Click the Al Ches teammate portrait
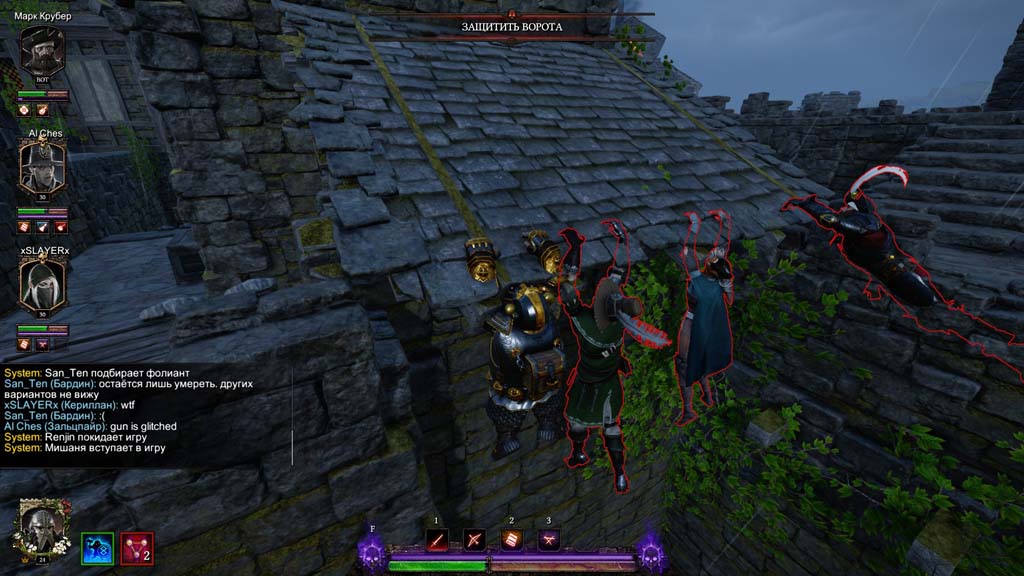 (42, 166)
